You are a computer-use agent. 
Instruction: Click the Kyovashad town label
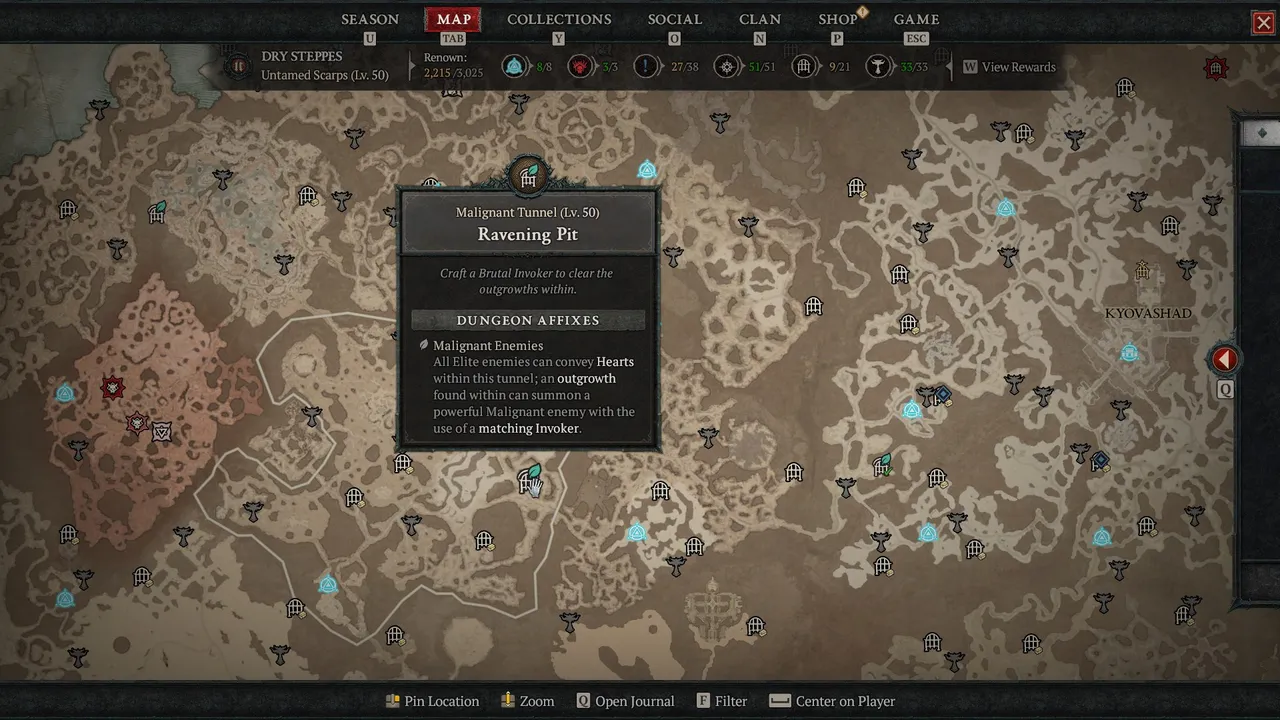[x=1148, y=313]
